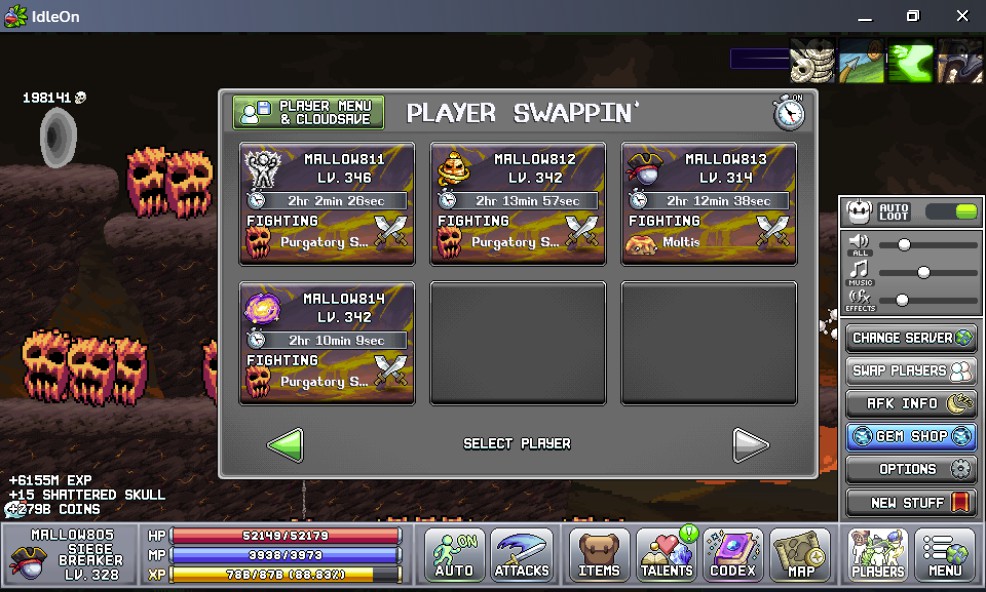Go to previous player page with green arrow
986x592 pixels.
point(285,444)
